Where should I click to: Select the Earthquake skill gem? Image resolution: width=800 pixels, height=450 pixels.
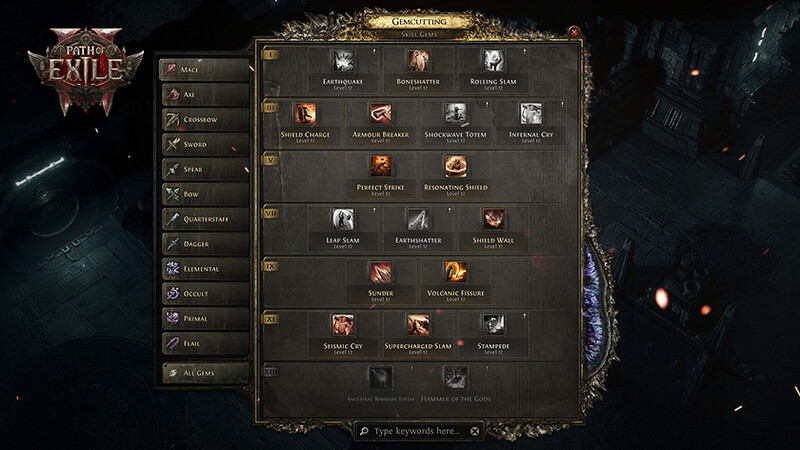343,61
